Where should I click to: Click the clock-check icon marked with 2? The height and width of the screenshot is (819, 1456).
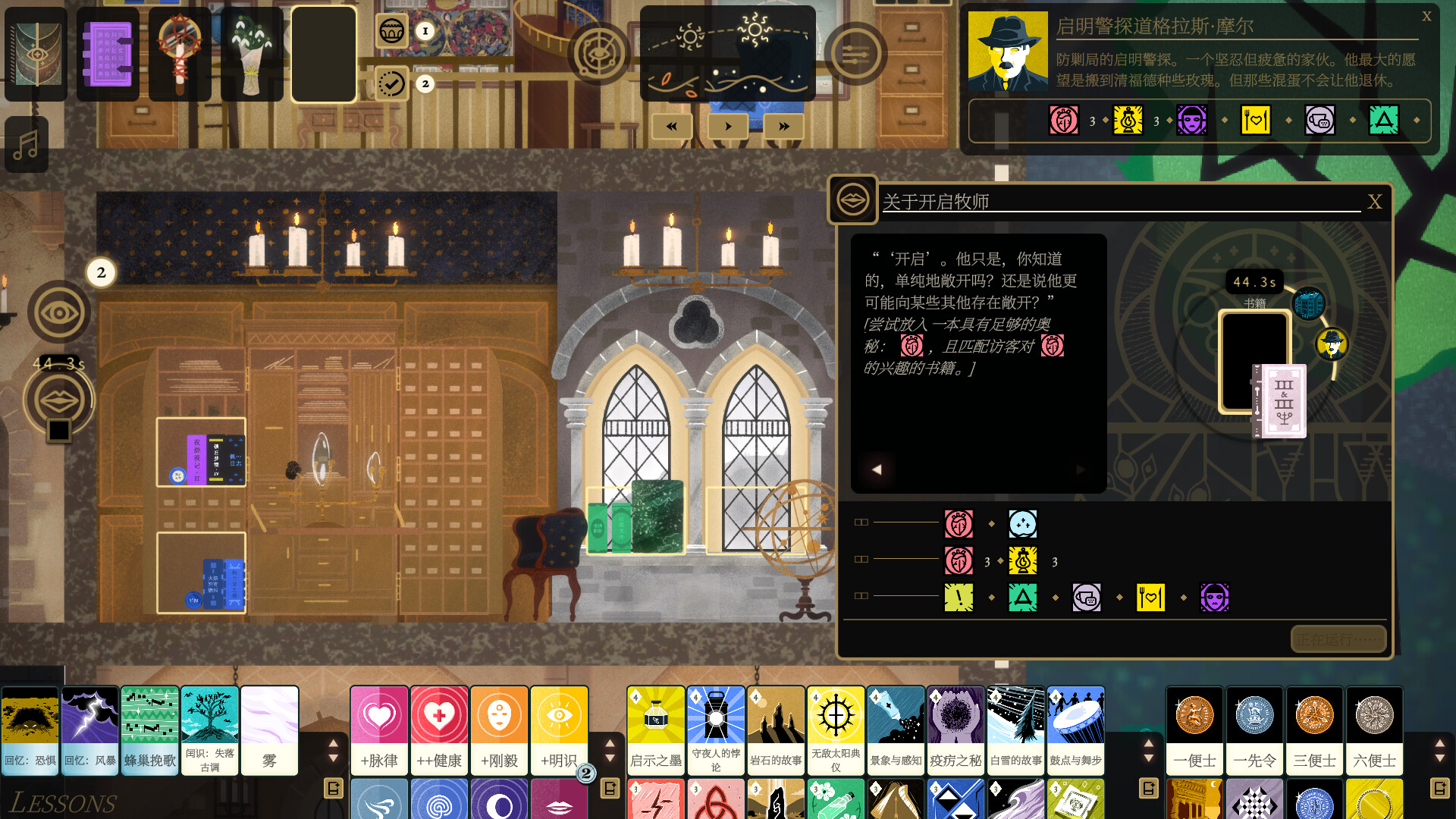tap(391, 83)
